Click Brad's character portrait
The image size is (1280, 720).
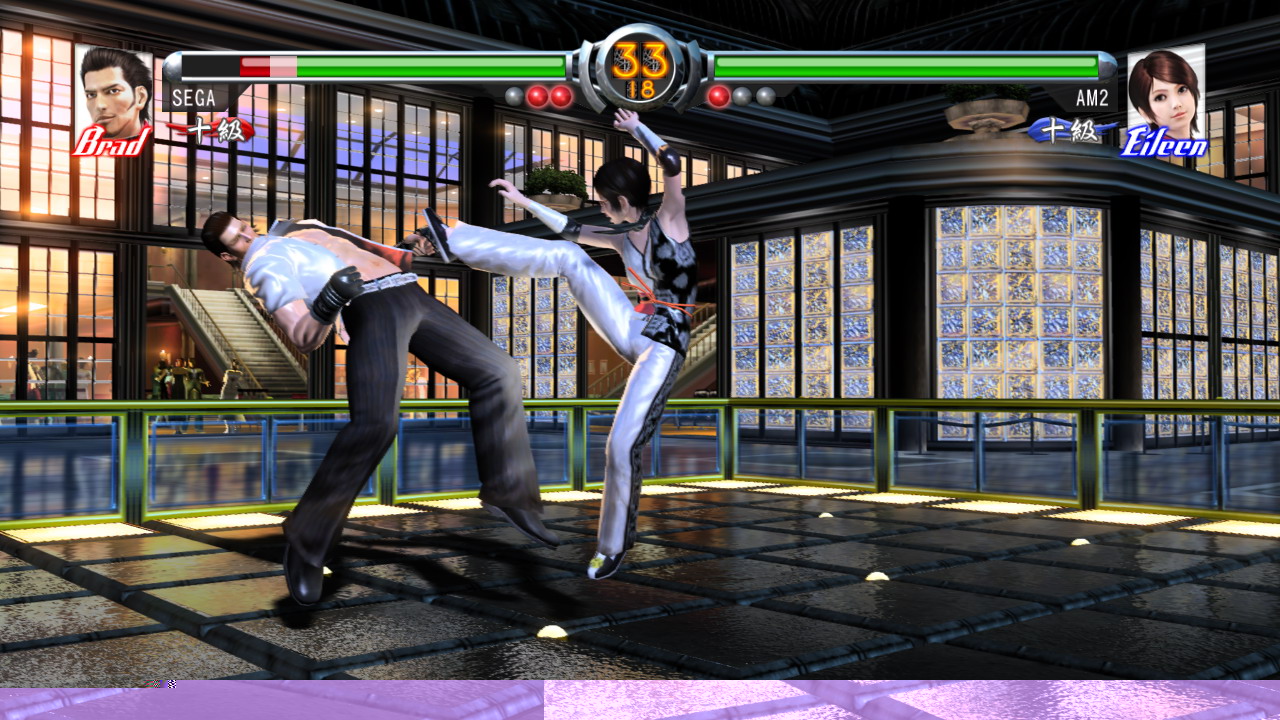[x=112, y=90]
